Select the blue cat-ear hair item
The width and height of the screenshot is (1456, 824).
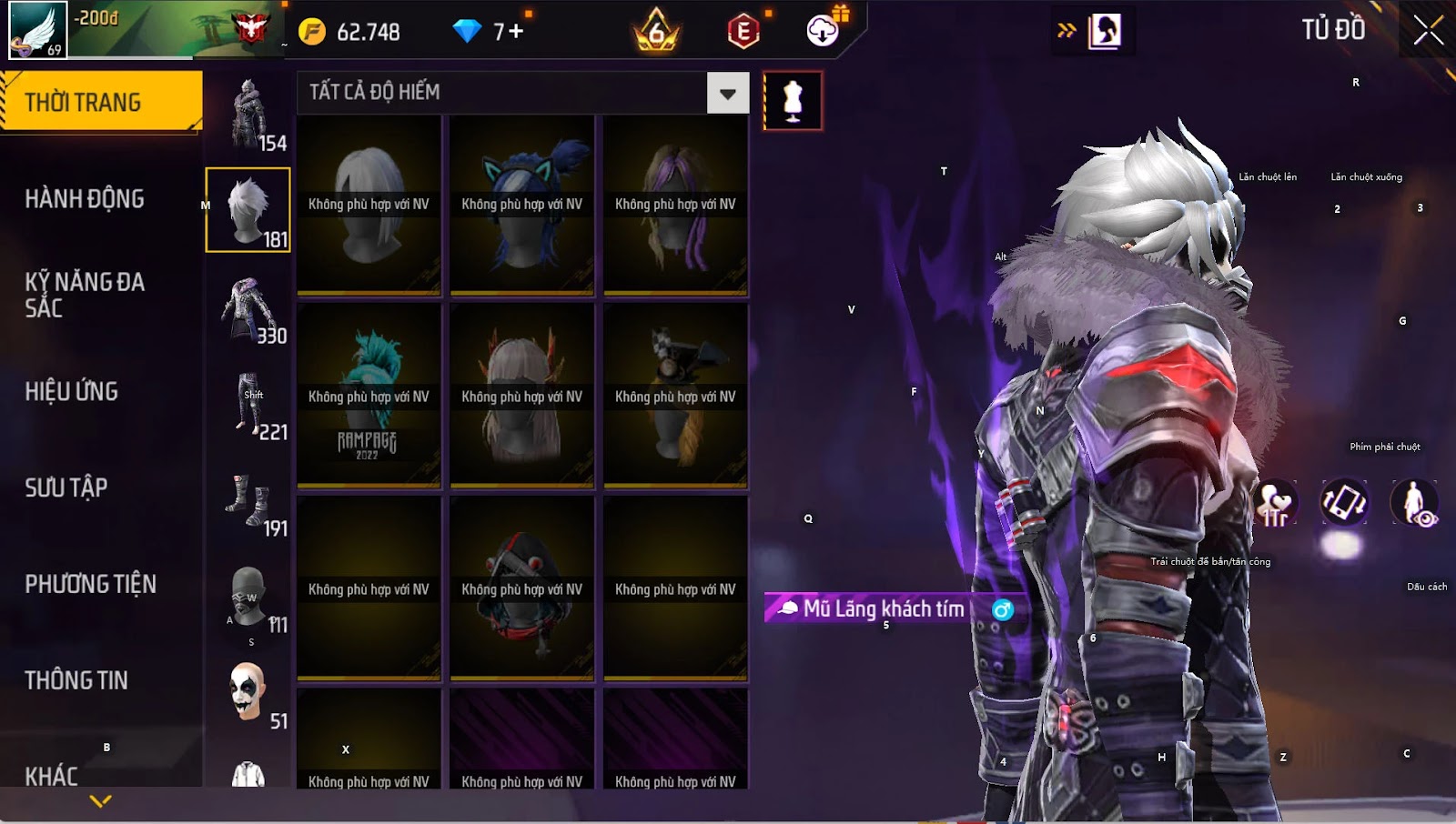pos(521,205)
